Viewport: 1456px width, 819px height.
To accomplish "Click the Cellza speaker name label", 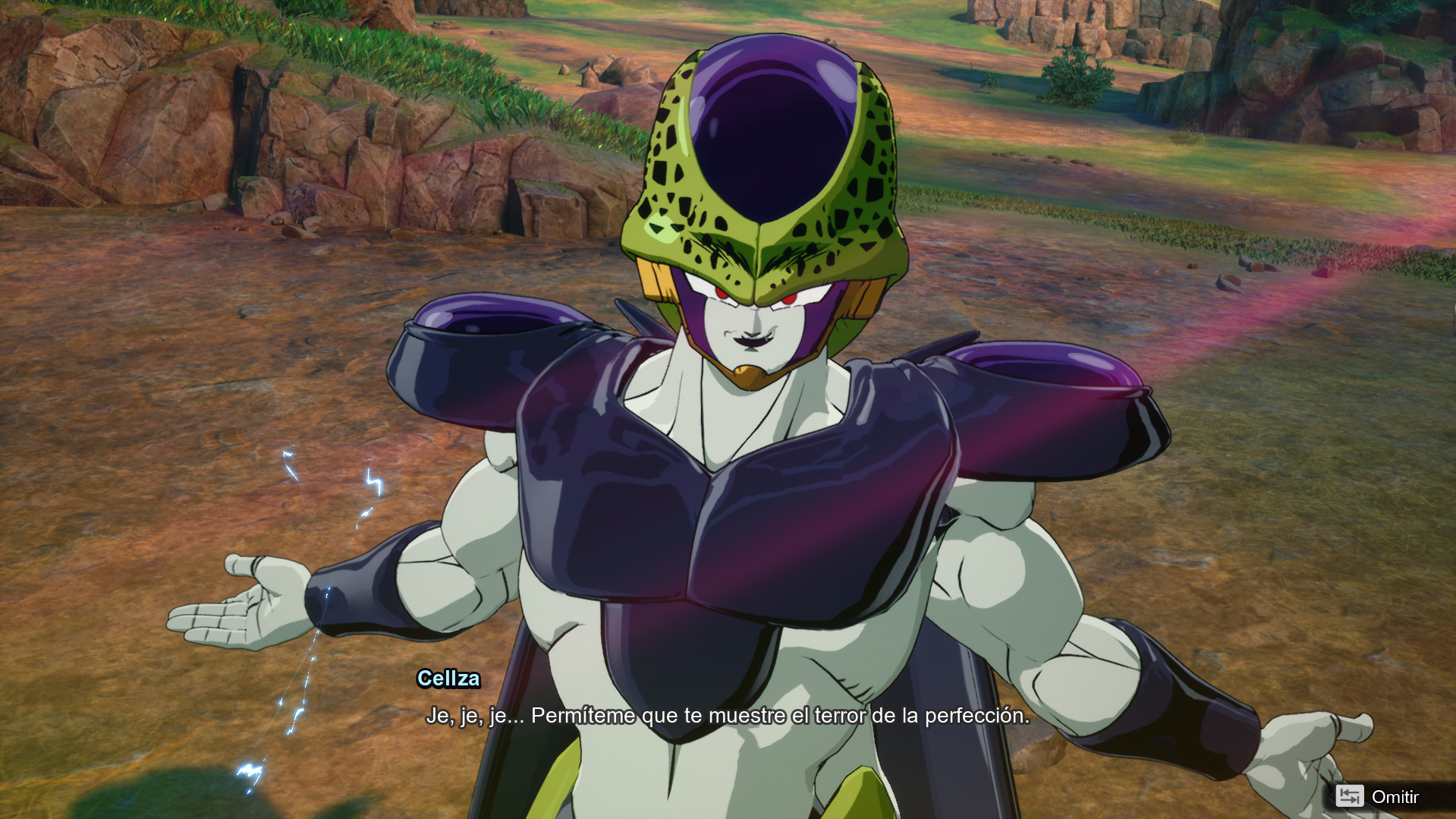I will point(449,679).
